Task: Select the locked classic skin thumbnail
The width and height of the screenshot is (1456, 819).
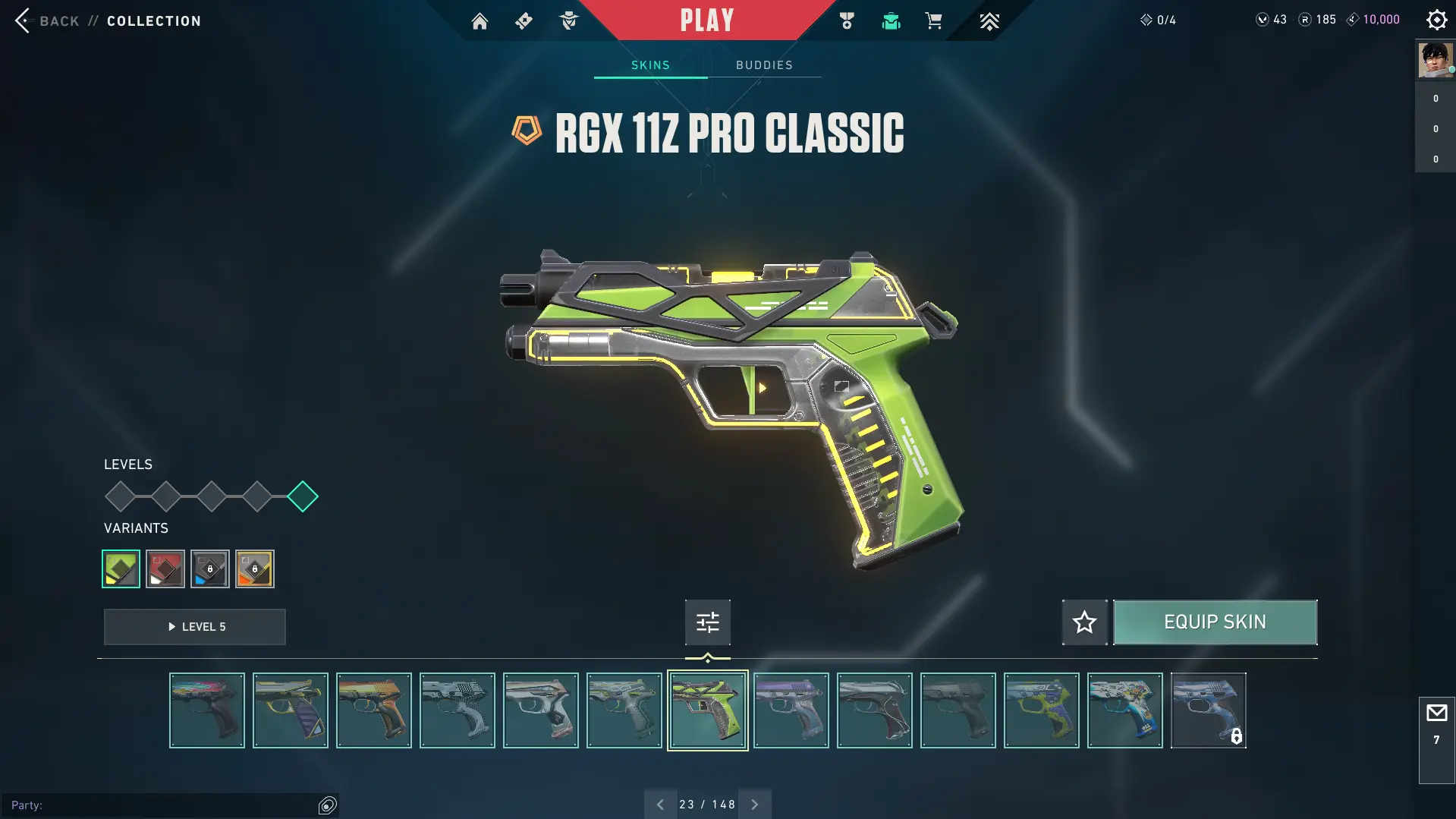Action: (1208, 710)
